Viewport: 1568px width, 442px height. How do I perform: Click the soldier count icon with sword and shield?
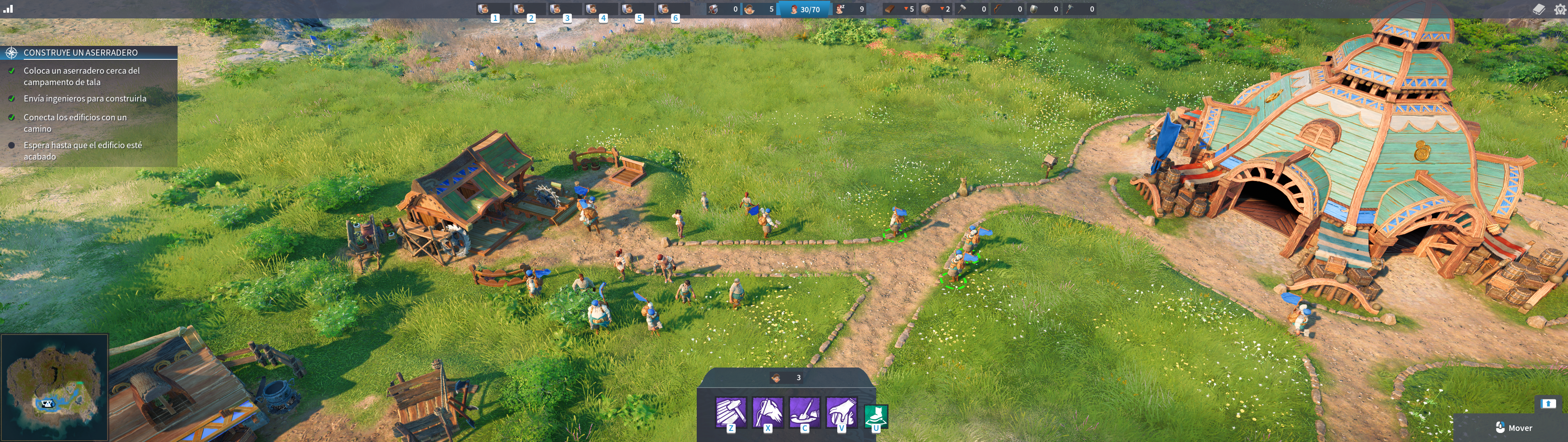[714, 9]
